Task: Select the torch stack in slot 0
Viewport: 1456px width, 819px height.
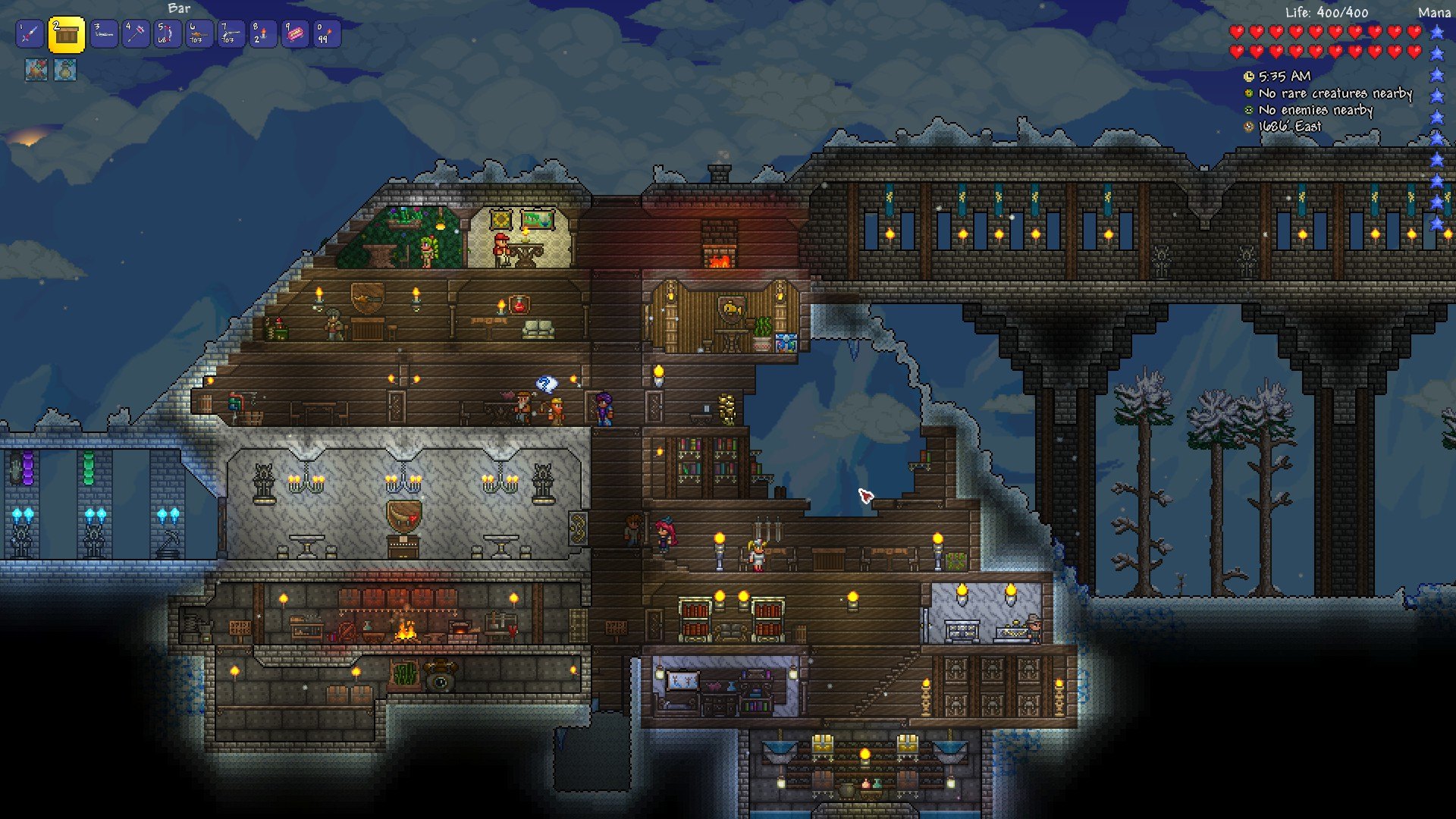Action: pyautogui.click(x=327, y=34)
